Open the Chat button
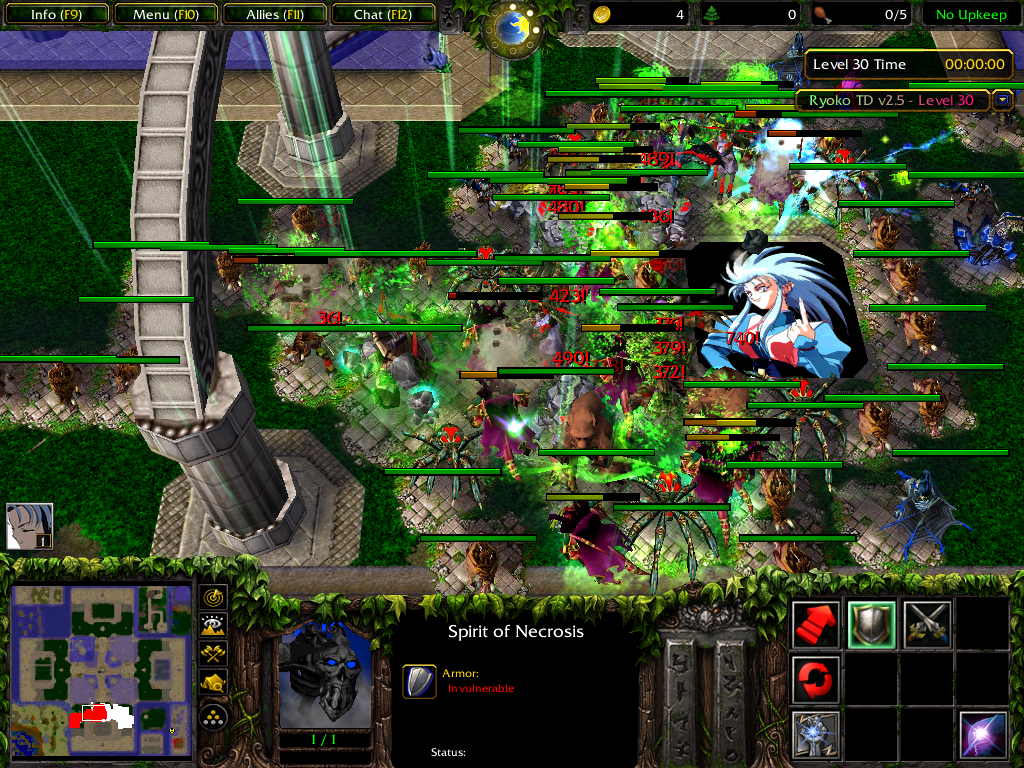This screenshot has width=1024, height=768. 381,15
